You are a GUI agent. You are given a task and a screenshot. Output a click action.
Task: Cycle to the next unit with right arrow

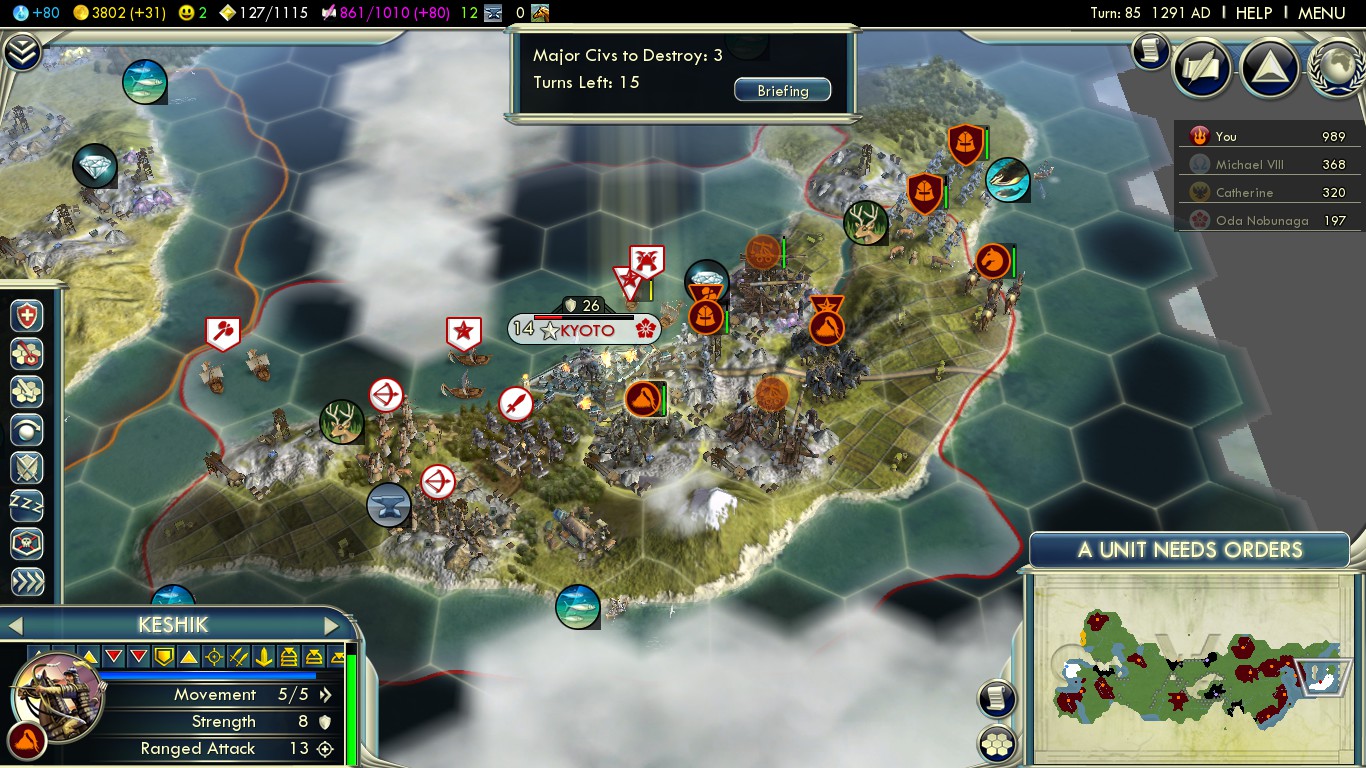(332, 624)
